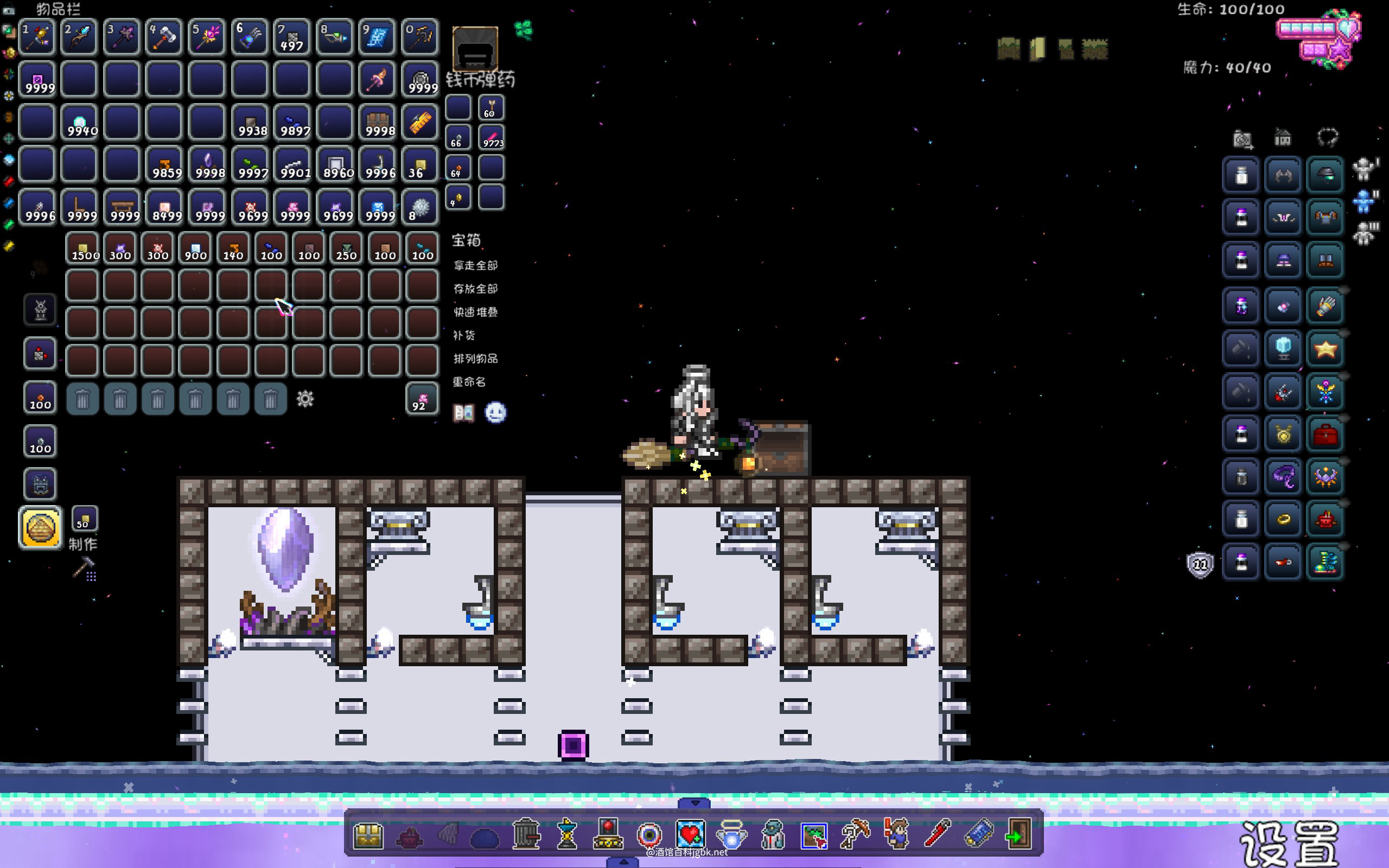
Task: Click 拿走全部 to loot the chest
Action: tap(475, 265)
